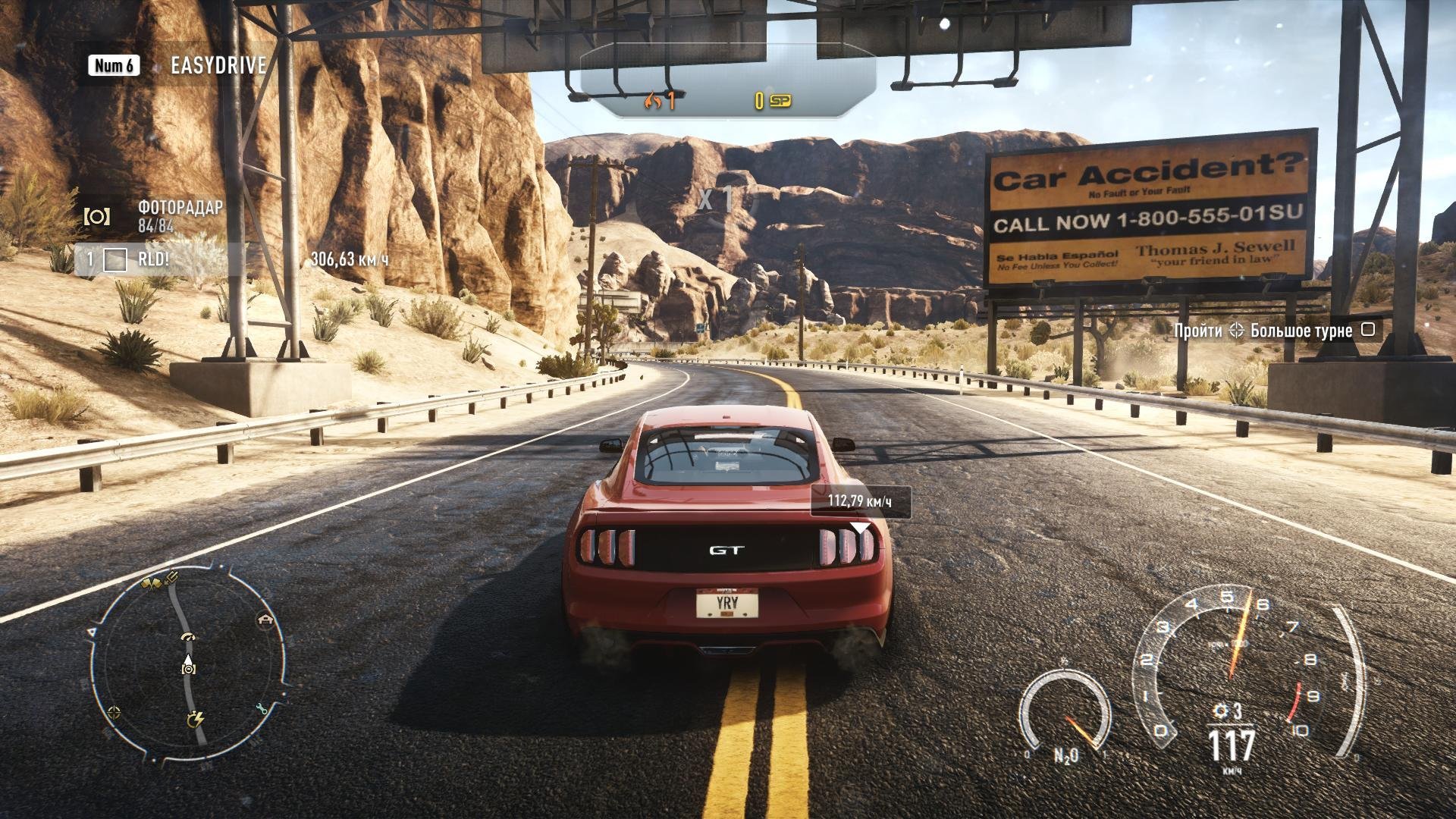This screenshot has height=819, width=1456.
Task: Click the Num 6 keybind hint
Action: coord(112,65)
